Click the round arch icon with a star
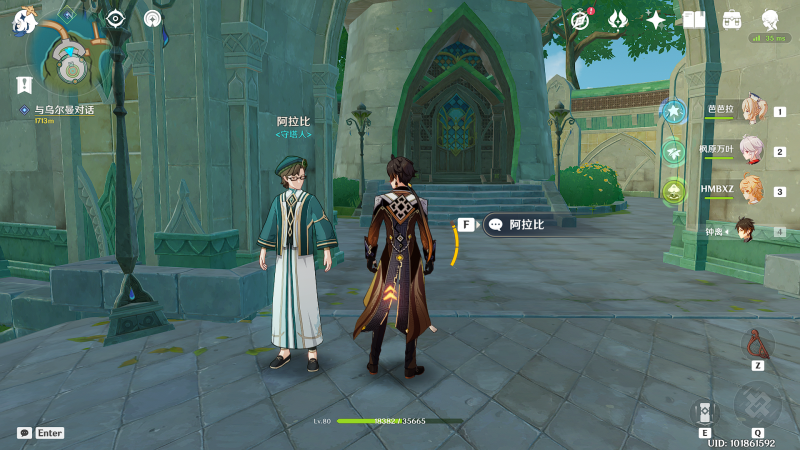This screenshot has width=800, height=450. (152, 18)
